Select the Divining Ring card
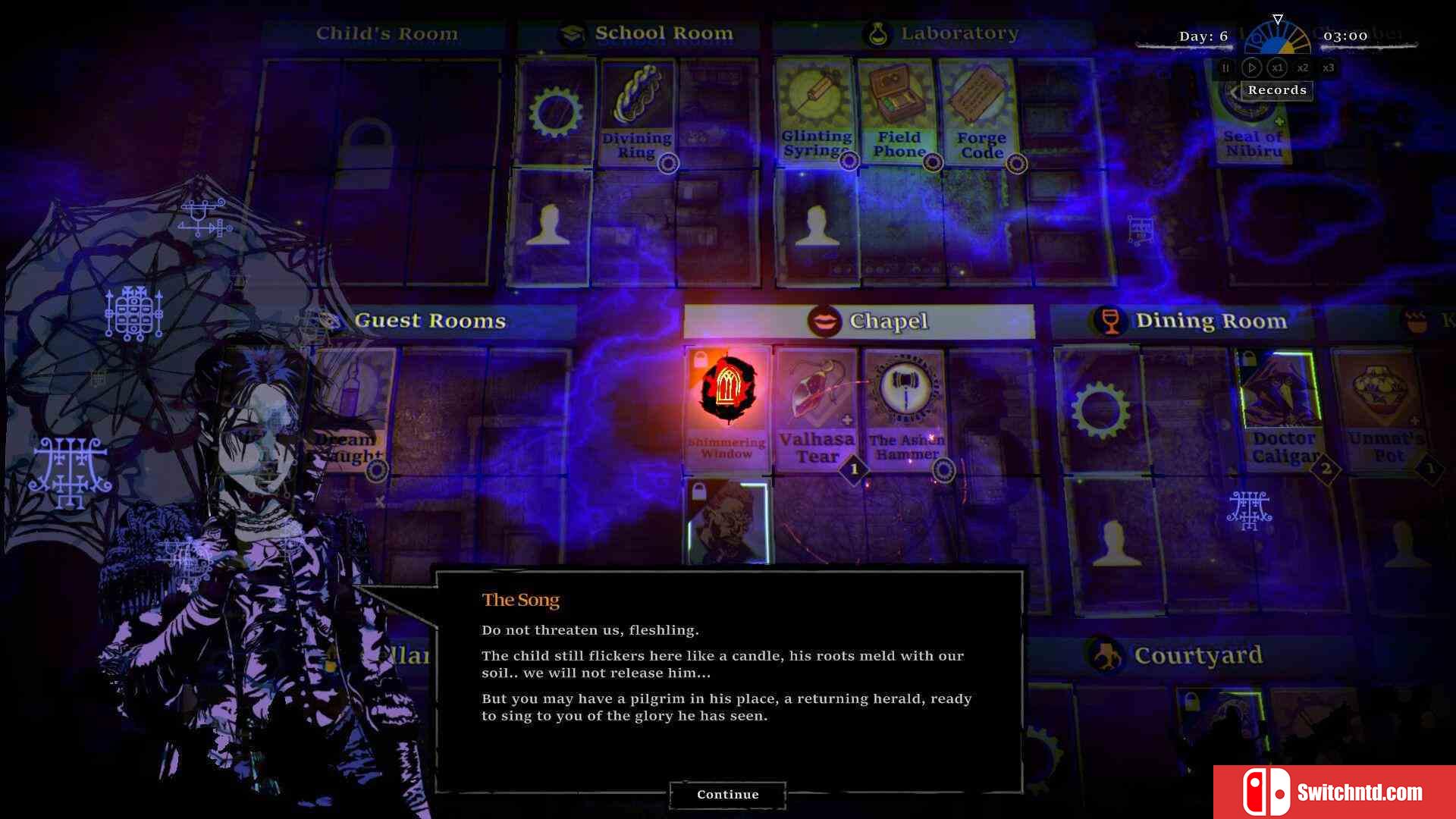Screen dimensions: 1456x819 coord(636,112)
